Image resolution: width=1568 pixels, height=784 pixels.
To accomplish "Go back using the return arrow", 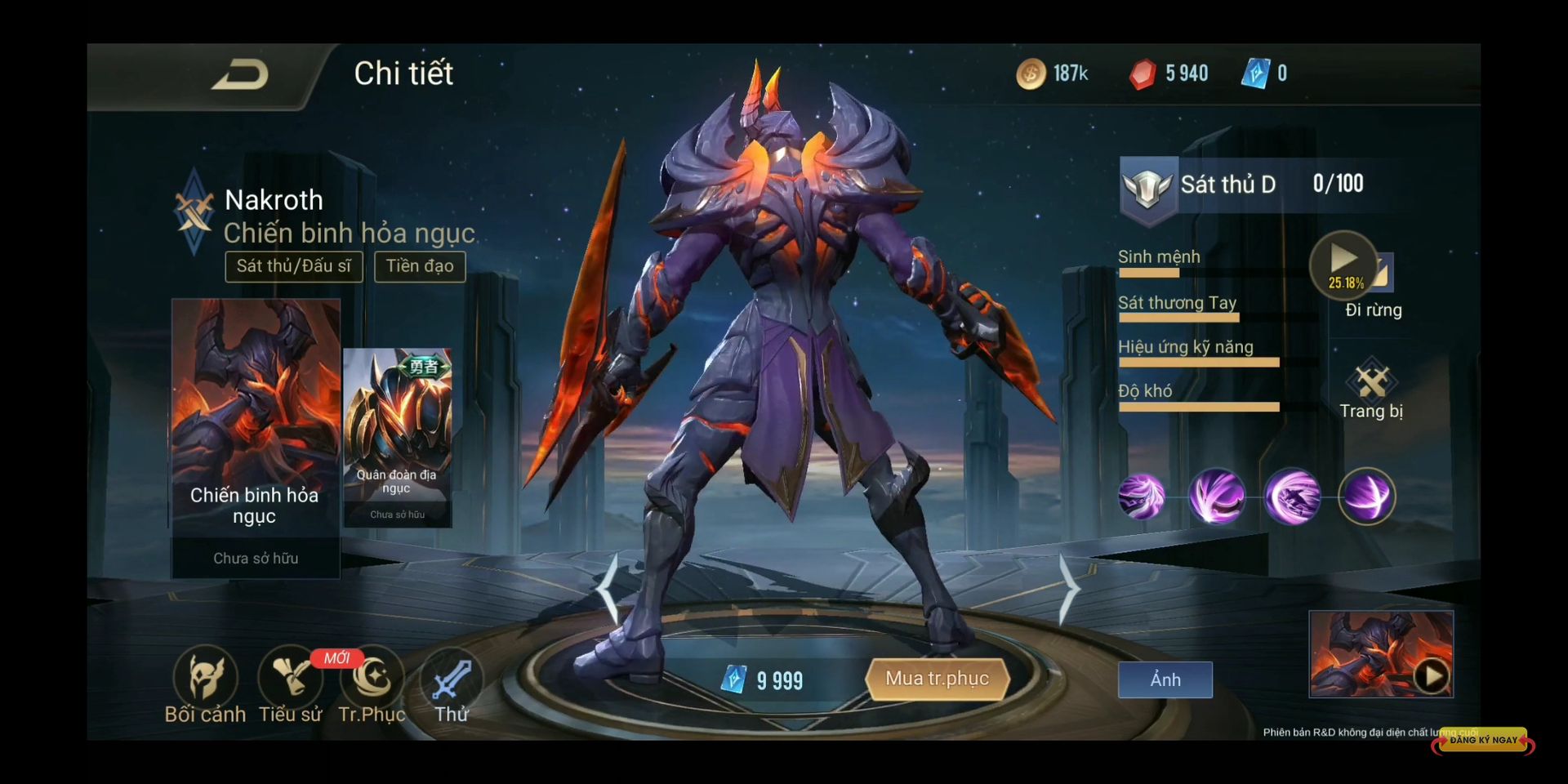I will pos(240,75).
